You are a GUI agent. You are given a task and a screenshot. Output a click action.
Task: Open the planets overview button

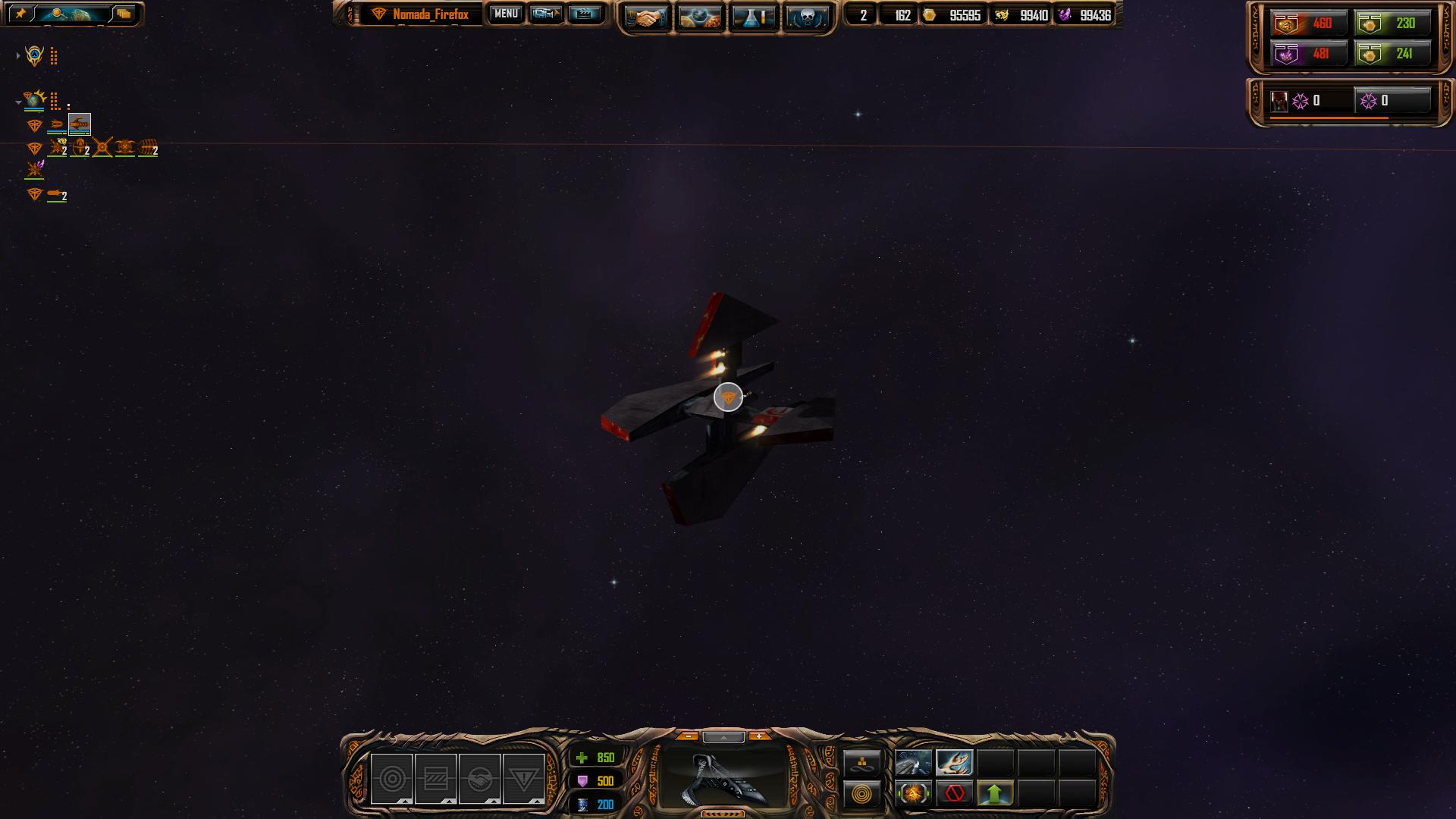tap(699, 17)
